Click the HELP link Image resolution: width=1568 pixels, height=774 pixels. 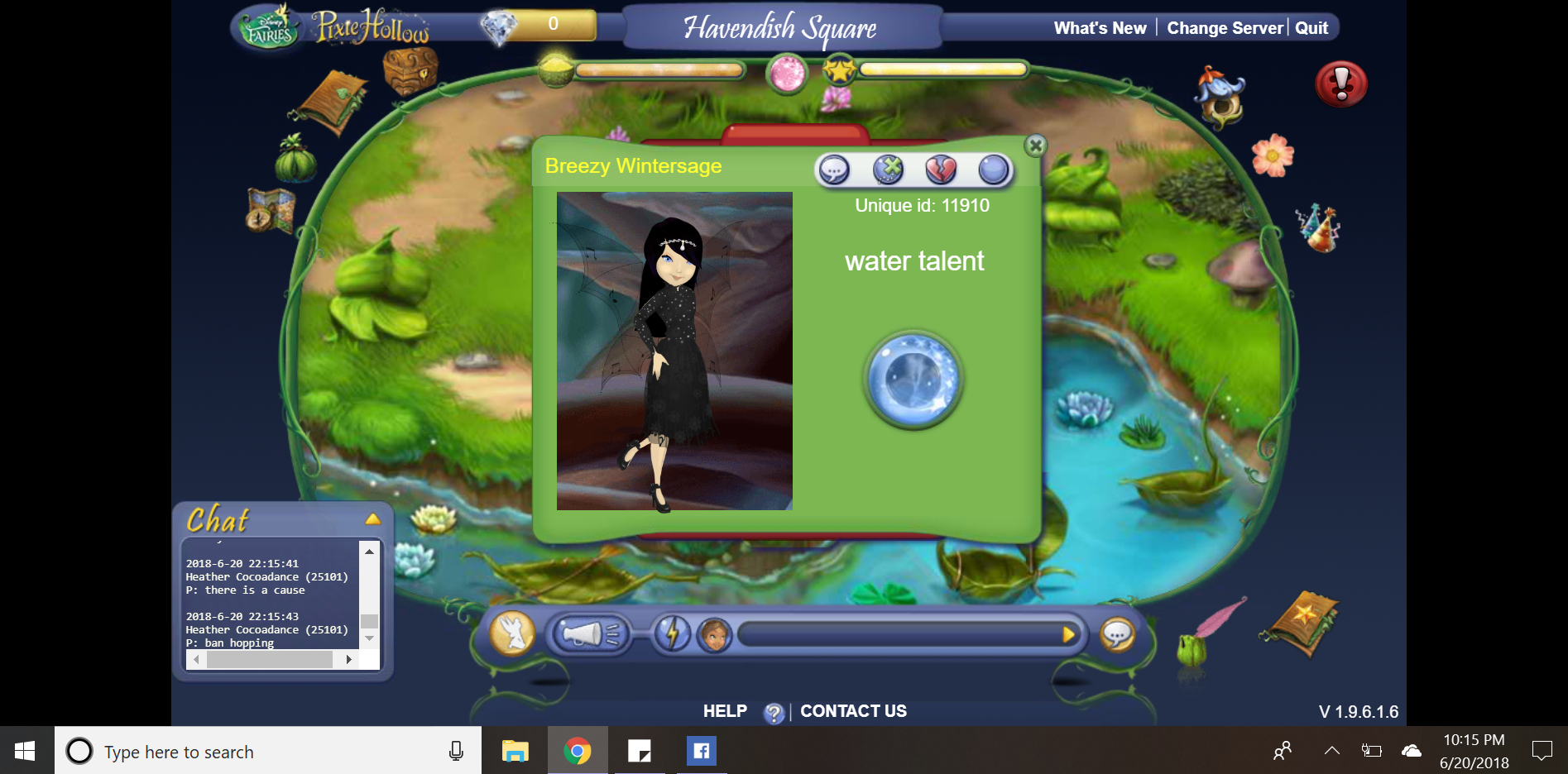(724, 710)
